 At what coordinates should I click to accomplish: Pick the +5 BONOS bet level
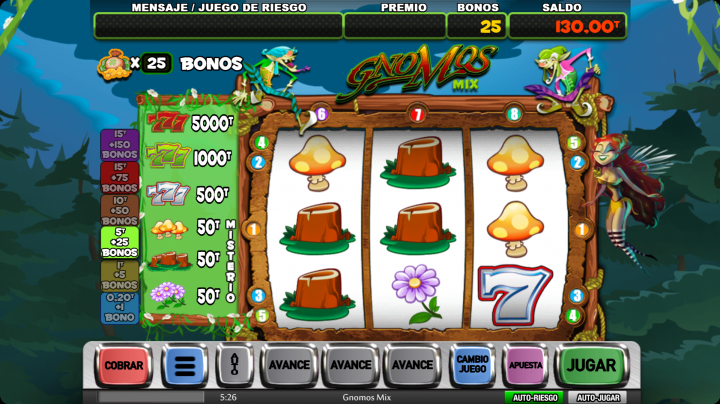(x=120, y=275)
